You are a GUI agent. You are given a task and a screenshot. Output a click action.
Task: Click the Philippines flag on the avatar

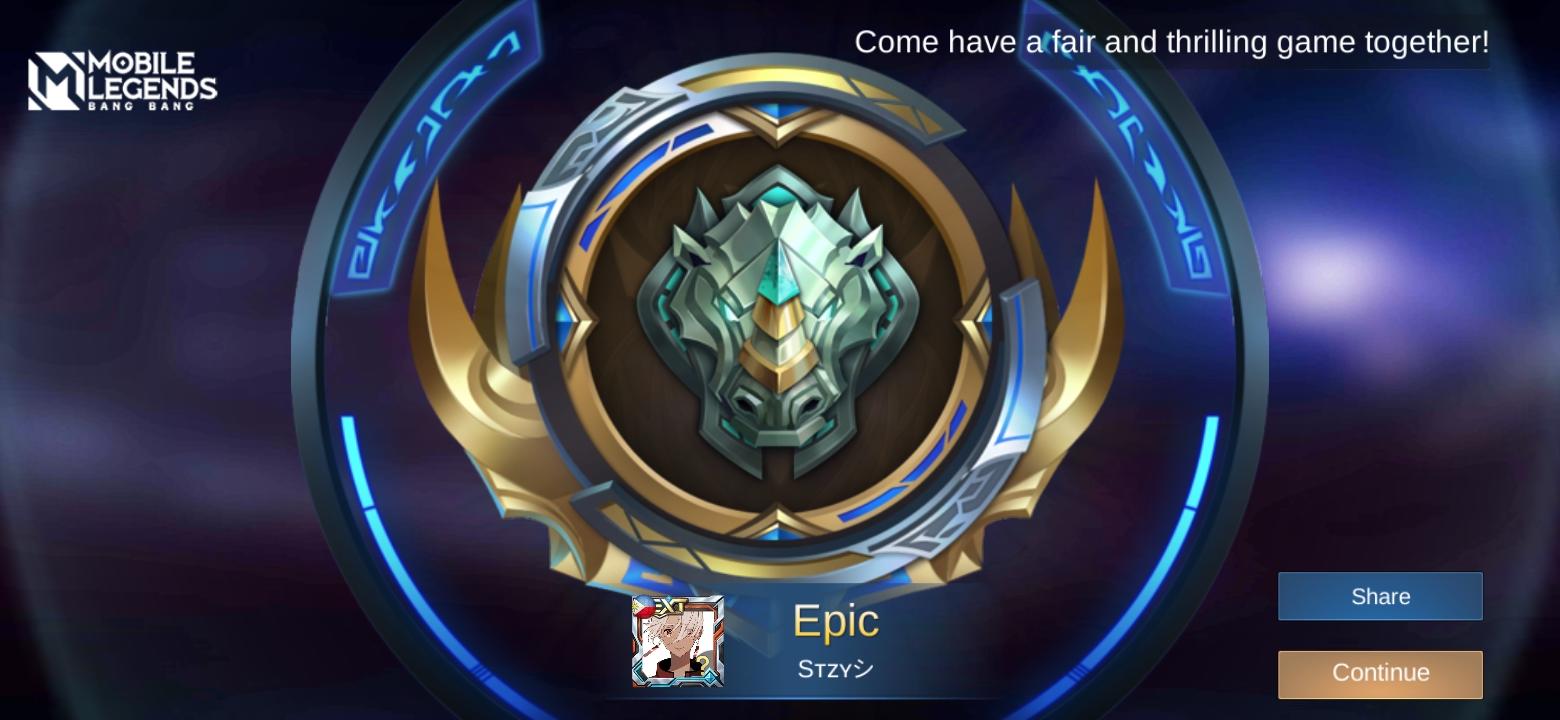tap(643, 607)
